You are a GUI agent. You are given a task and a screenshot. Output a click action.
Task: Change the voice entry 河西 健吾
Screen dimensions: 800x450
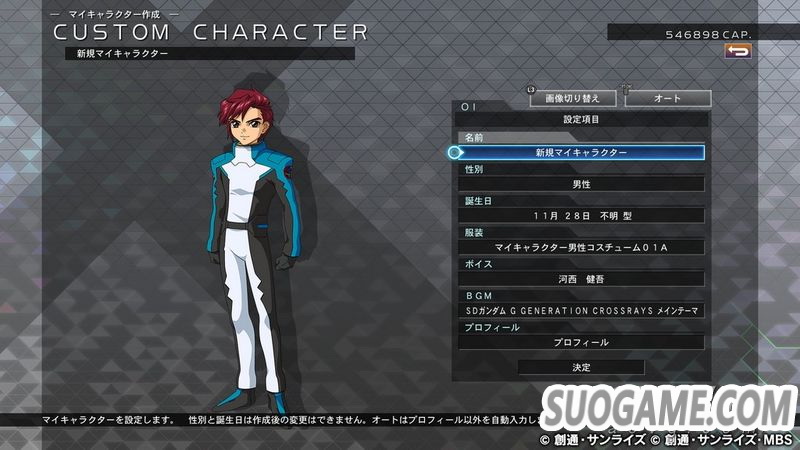(x=581, y=278)
